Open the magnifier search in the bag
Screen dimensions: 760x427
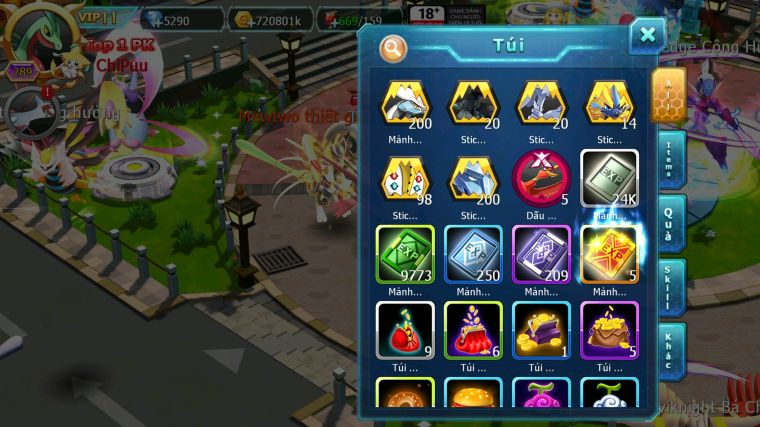pyautogui.click(x=393, y=47)
